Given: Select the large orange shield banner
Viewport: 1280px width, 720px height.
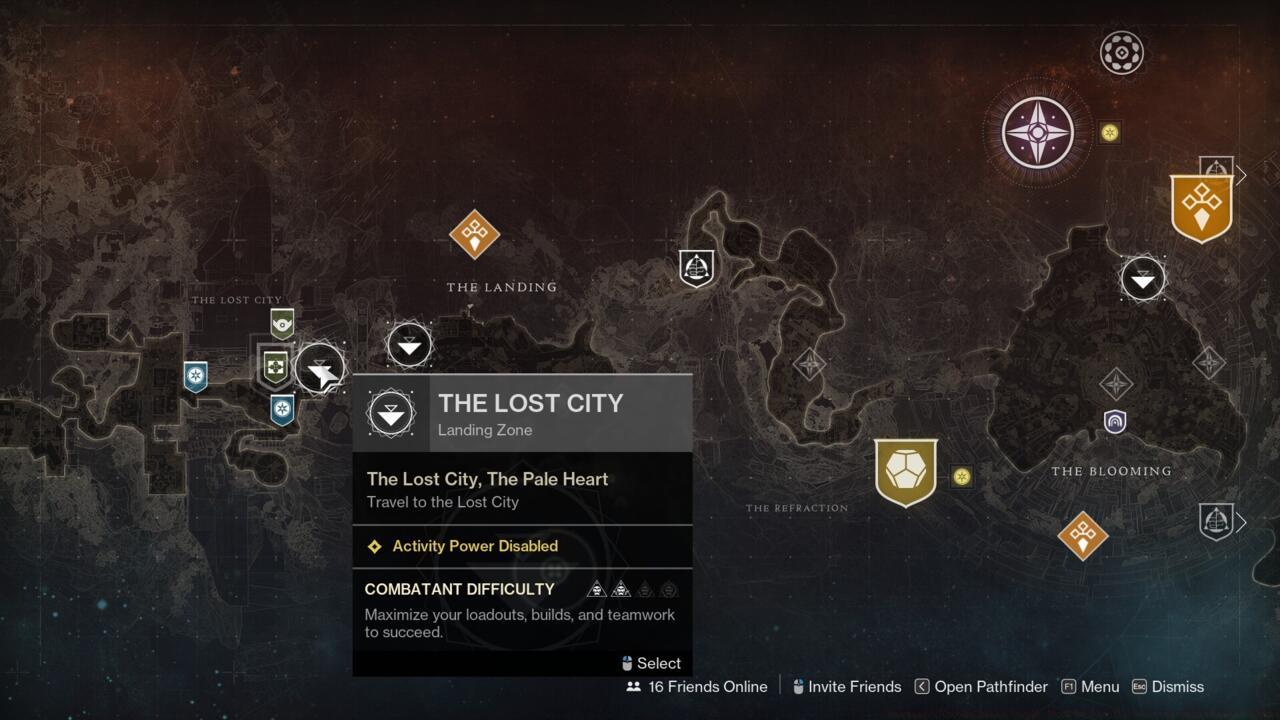Looking at the screenshot, I should (1201, 208).
